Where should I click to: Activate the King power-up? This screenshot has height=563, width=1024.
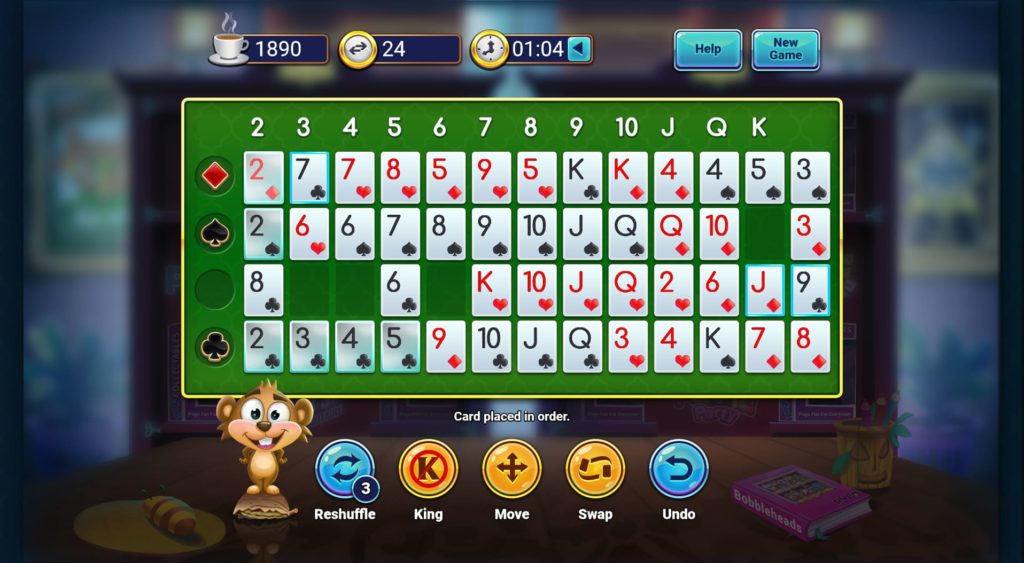click(428, 470)
